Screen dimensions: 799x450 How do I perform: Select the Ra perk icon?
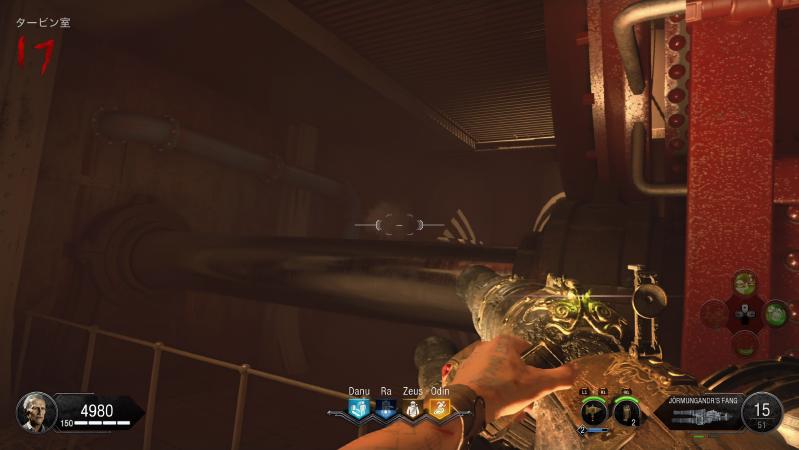385,409
